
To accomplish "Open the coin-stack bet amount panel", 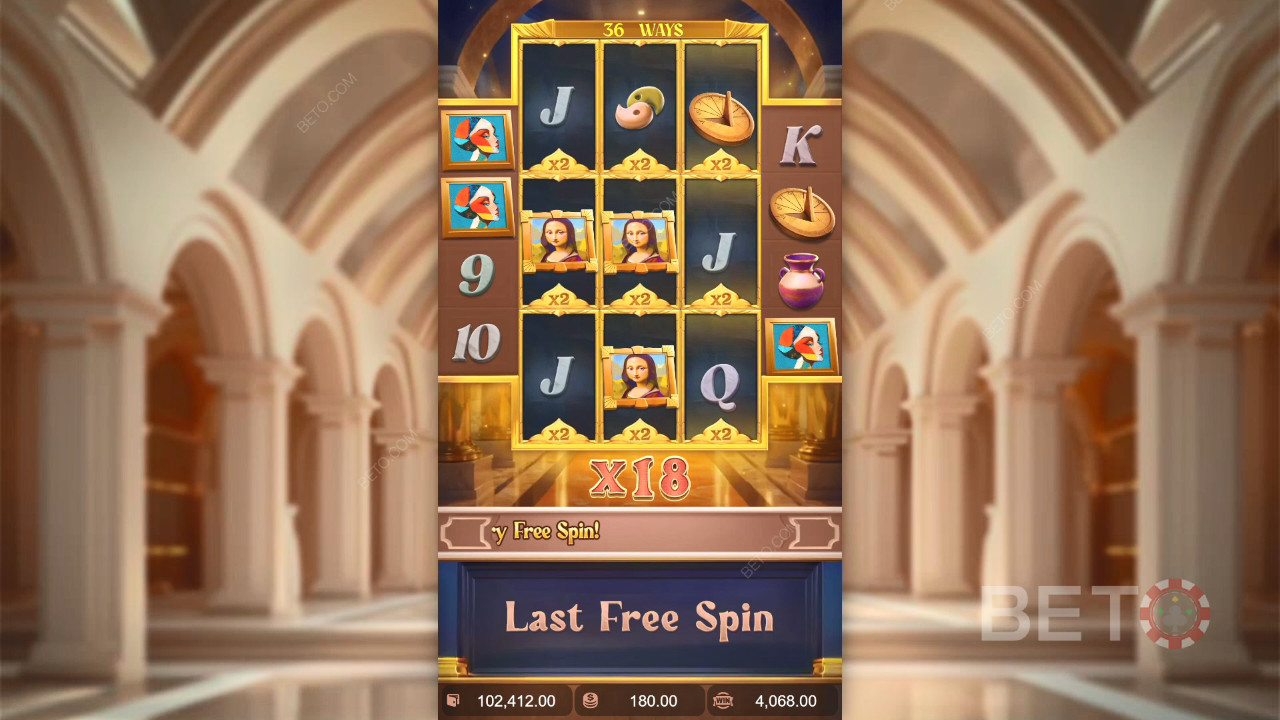I will tap(640, 701).
